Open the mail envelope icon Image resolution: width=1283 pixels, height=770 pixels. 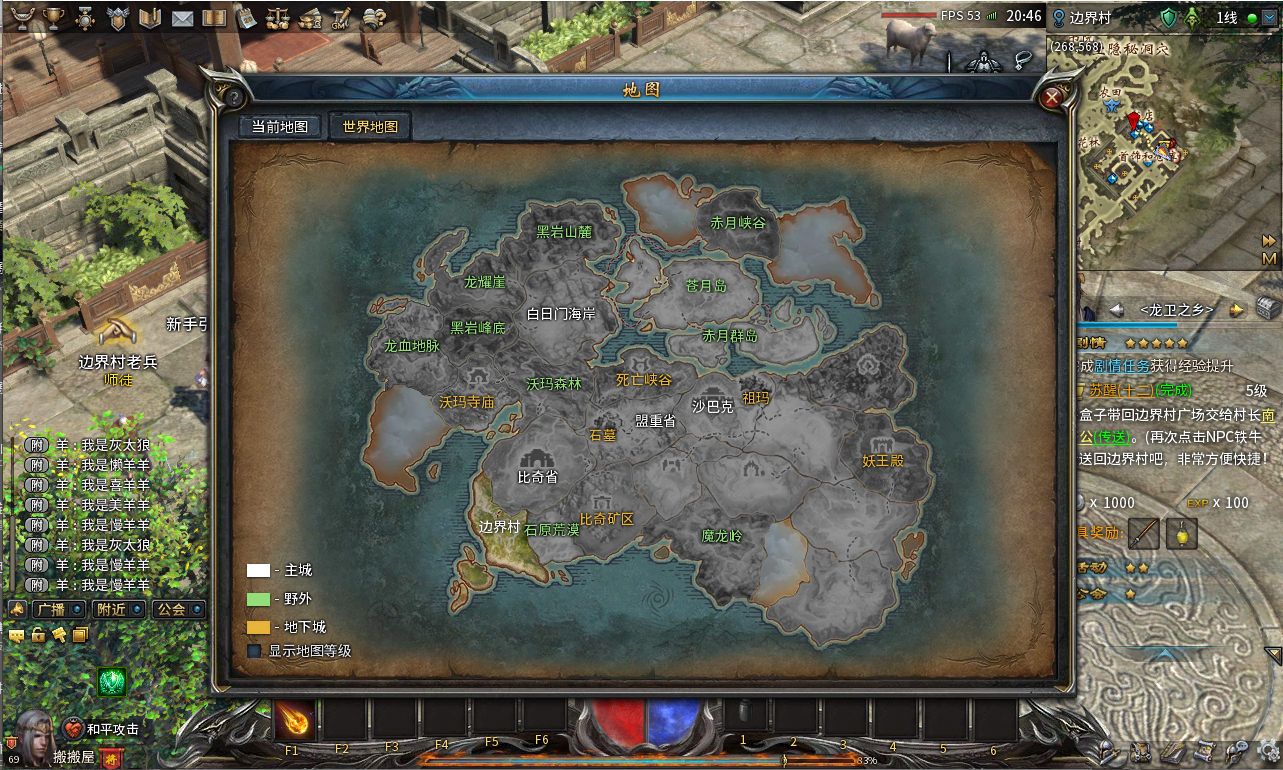(x=181, y=18)
